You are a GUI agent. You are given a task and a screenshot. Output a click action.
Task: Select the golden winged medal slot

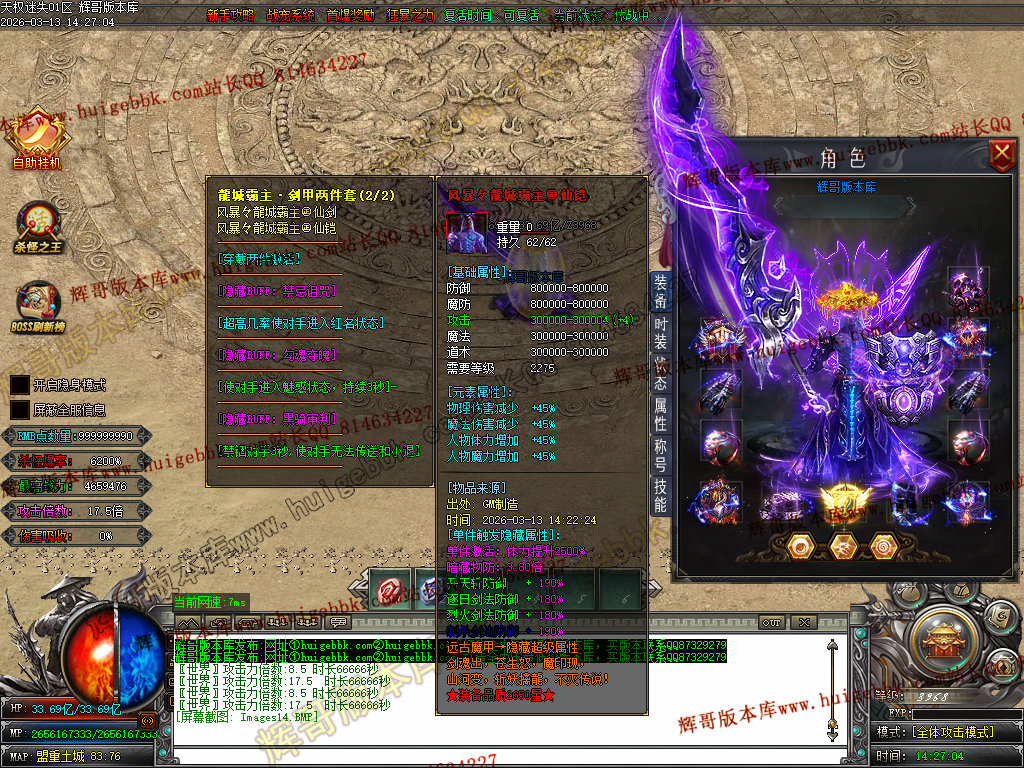coord(840,500)
